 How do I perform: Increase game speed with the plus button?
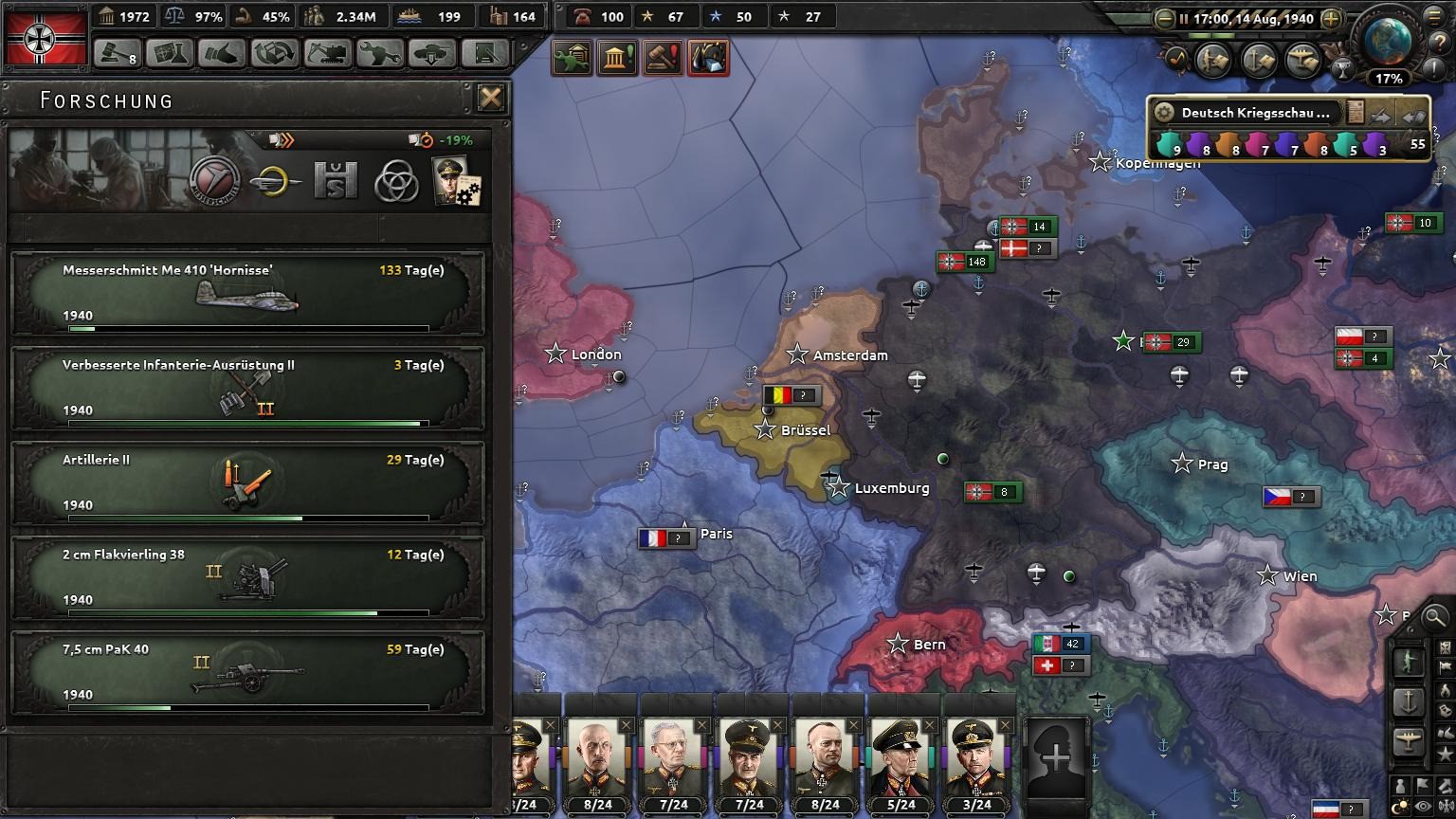(x=1331, y=18)
